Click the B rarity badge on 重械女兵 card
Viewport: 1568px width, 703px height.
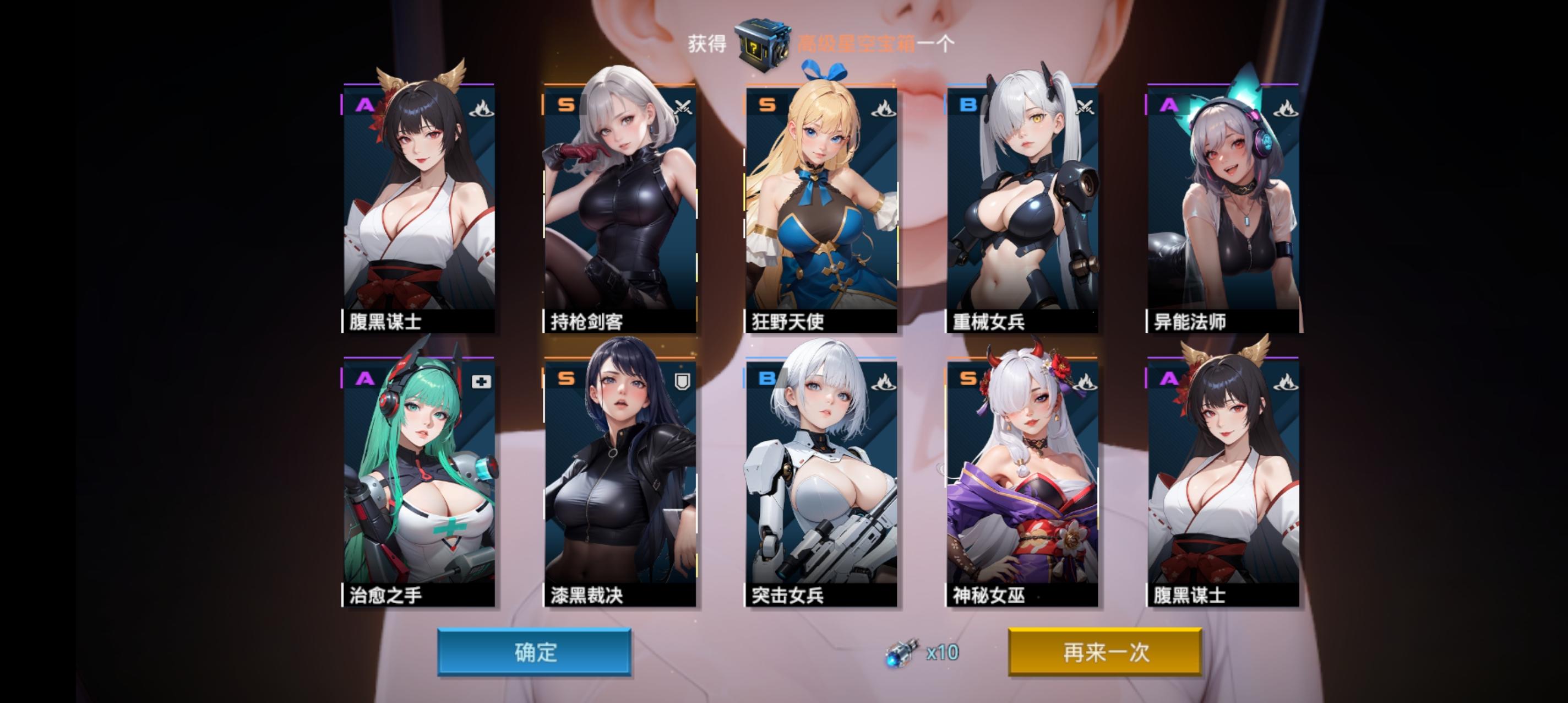[968, 105]
